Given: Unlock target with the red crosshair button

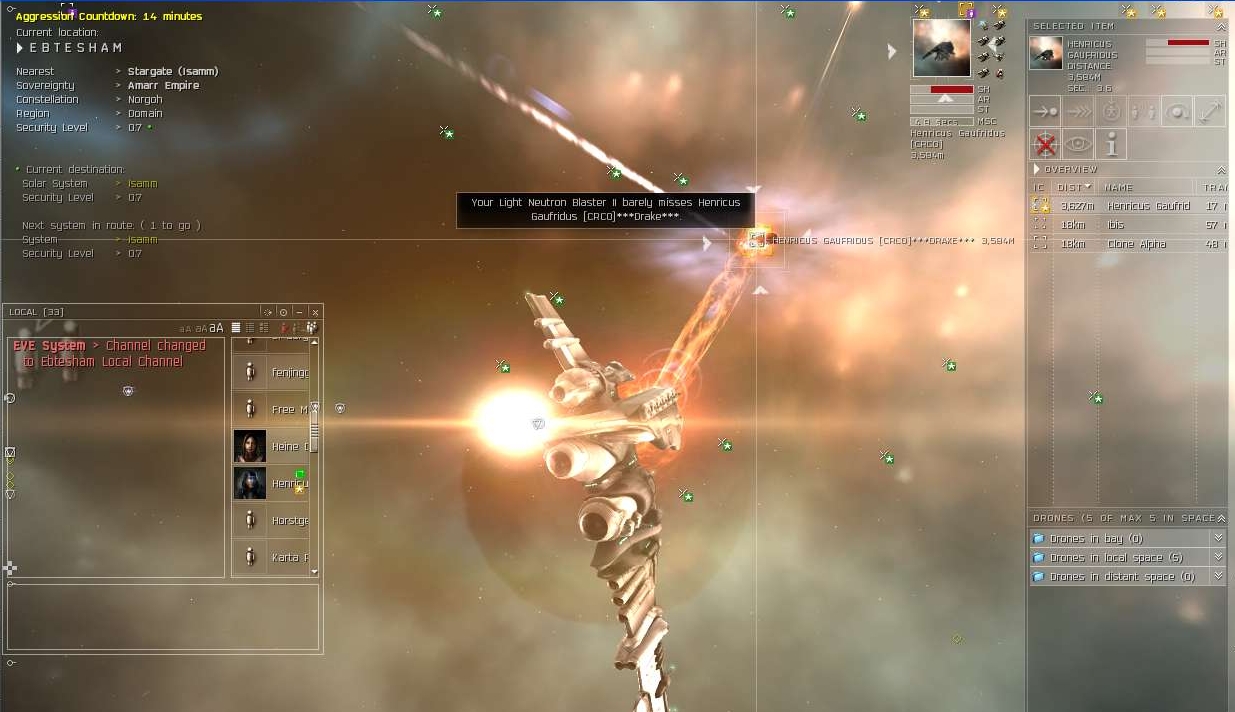Looking at the screenshot, I should [1045, 145].
